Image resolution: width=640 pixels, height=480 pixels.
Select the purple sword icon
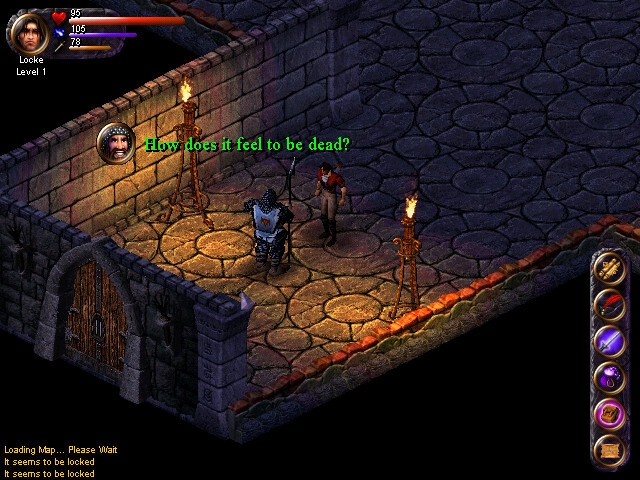click(609, 340)
